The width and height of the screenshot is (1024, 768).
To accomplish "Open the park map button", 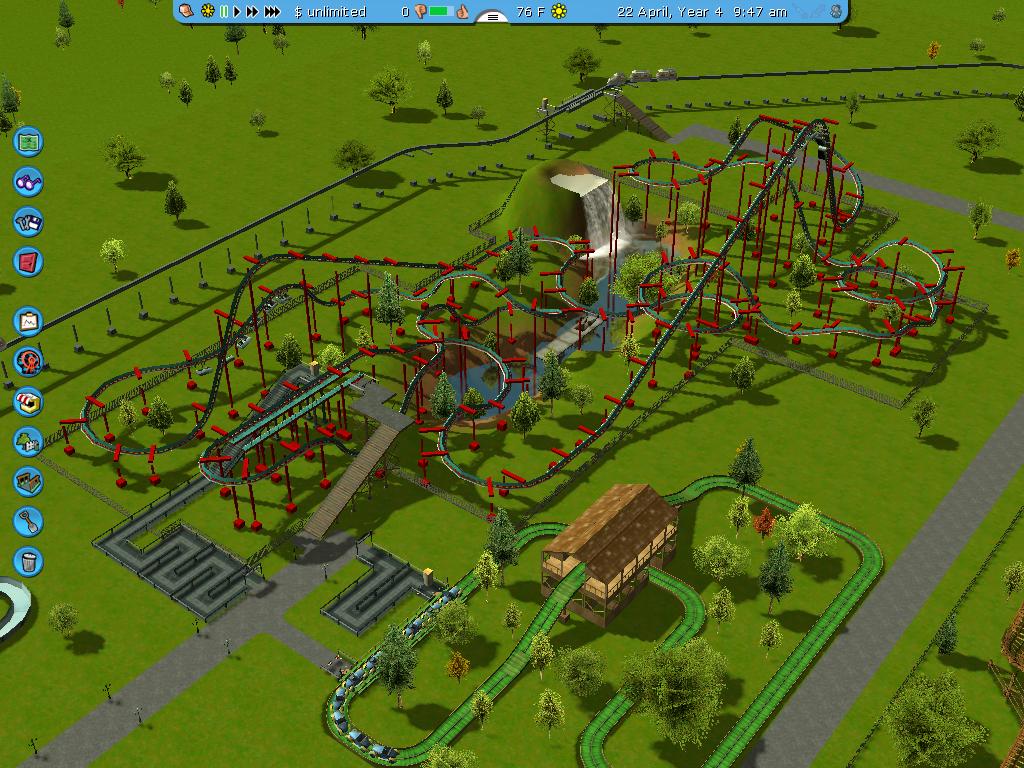I will 28,142.
